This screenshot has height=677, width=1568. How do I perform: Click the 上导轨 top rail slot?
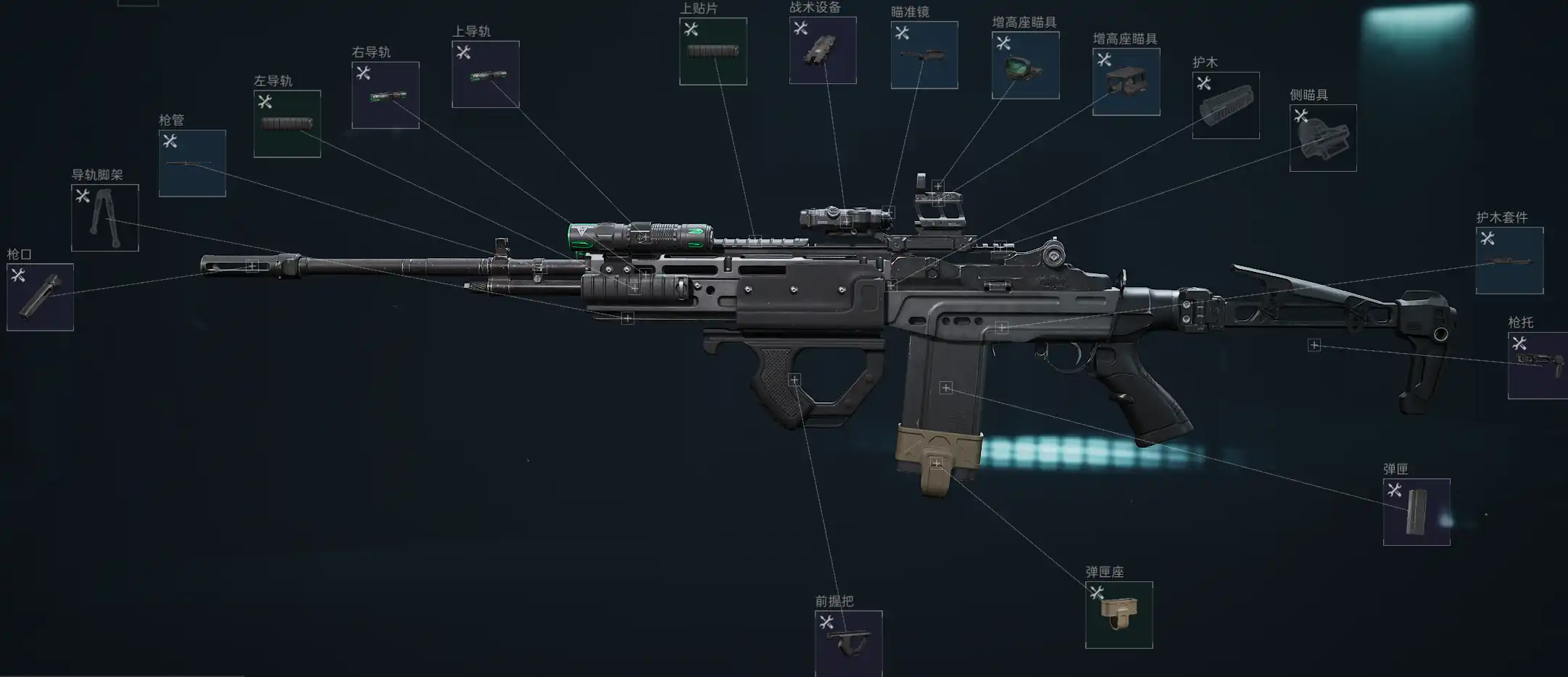tap(485, 74)
